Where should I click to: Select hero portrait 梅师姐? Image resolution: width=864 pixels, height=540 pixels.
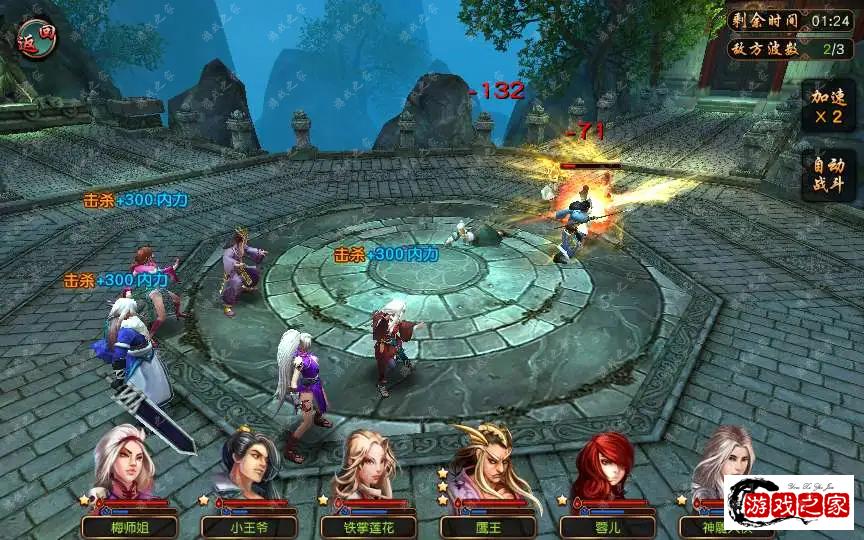[125, 464]
